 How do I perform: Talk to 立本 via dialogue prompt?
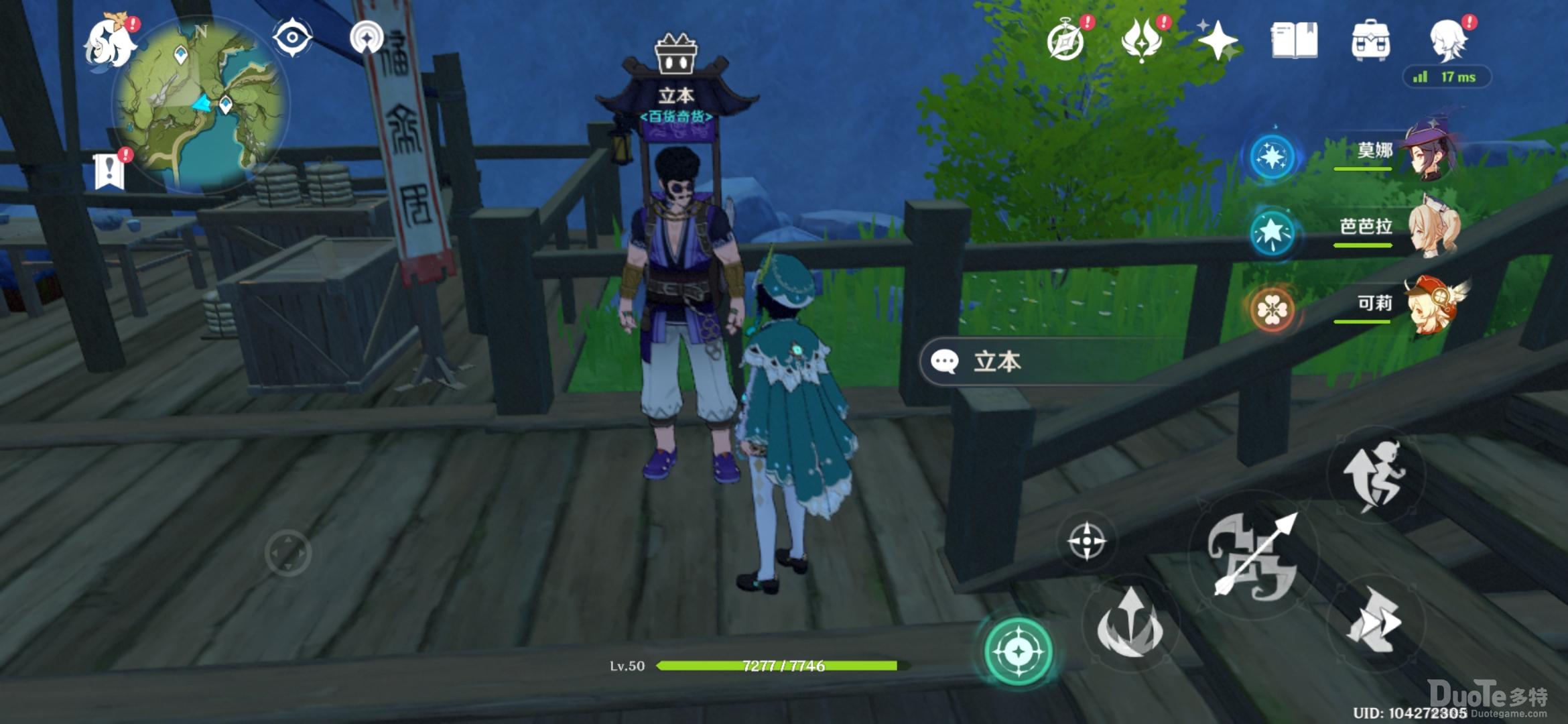1045,362
